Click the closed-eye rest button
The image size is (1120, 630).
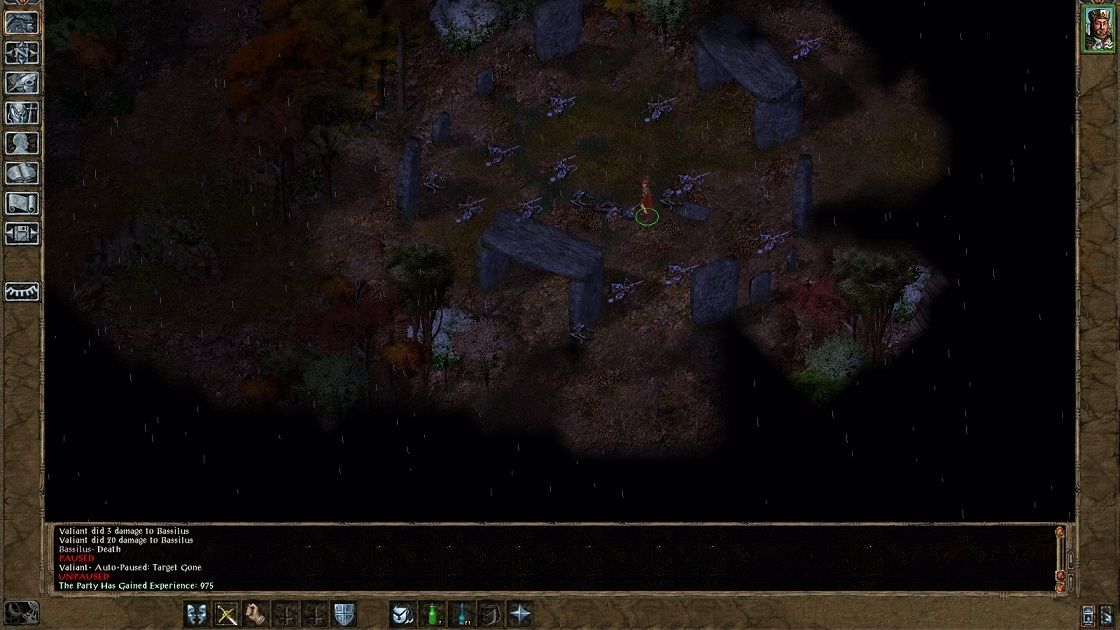(22, 290)
